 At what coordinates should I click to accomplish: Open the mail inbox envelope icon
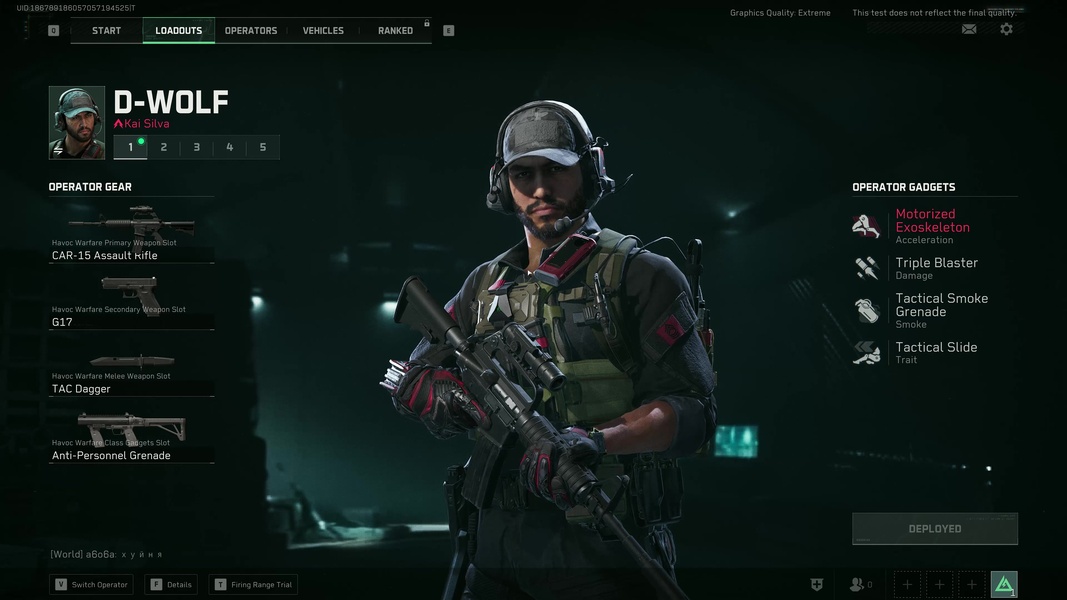[x=969, y=29]
